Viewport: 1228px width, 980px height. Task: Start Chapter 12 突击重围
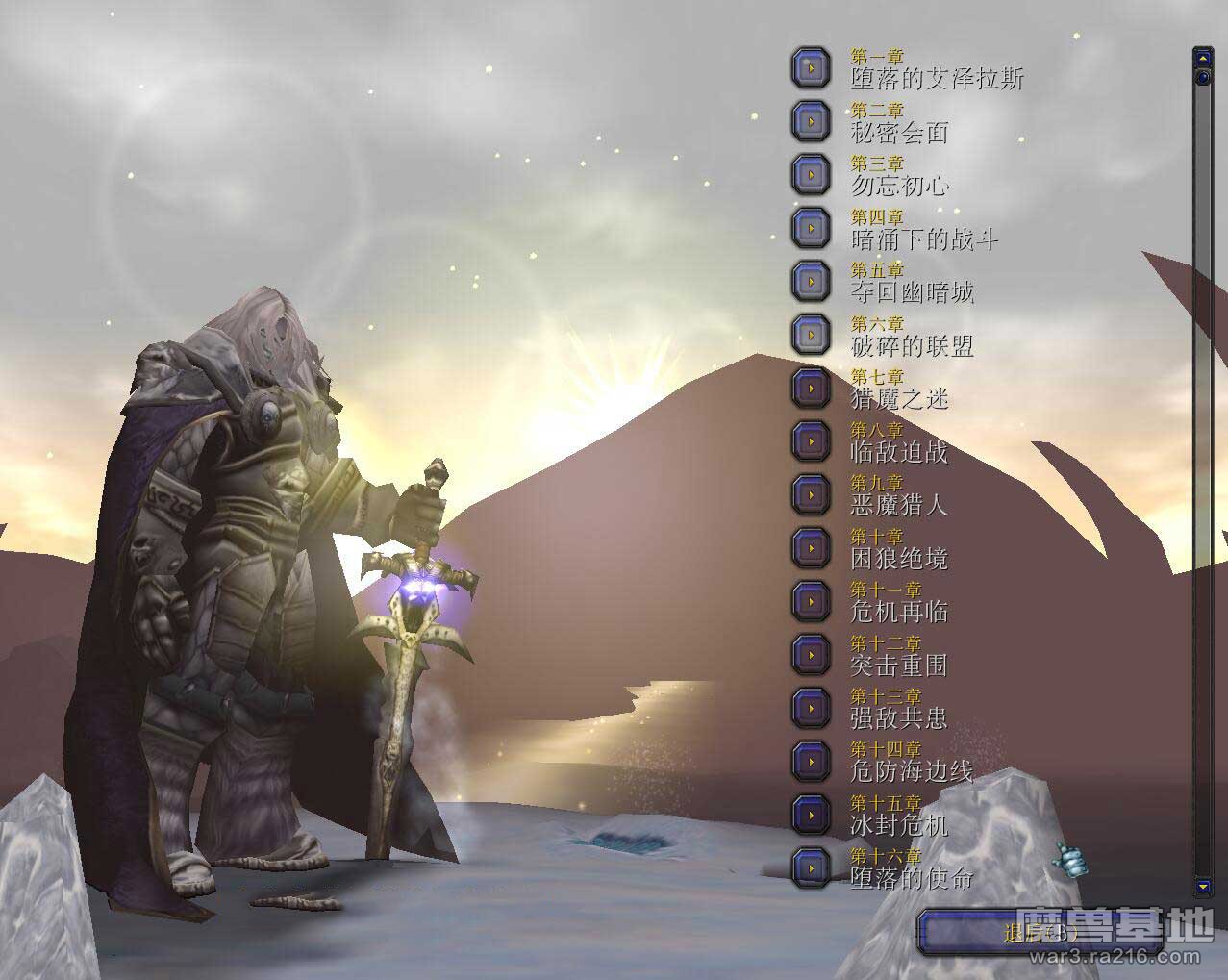[x=812, y=654]
